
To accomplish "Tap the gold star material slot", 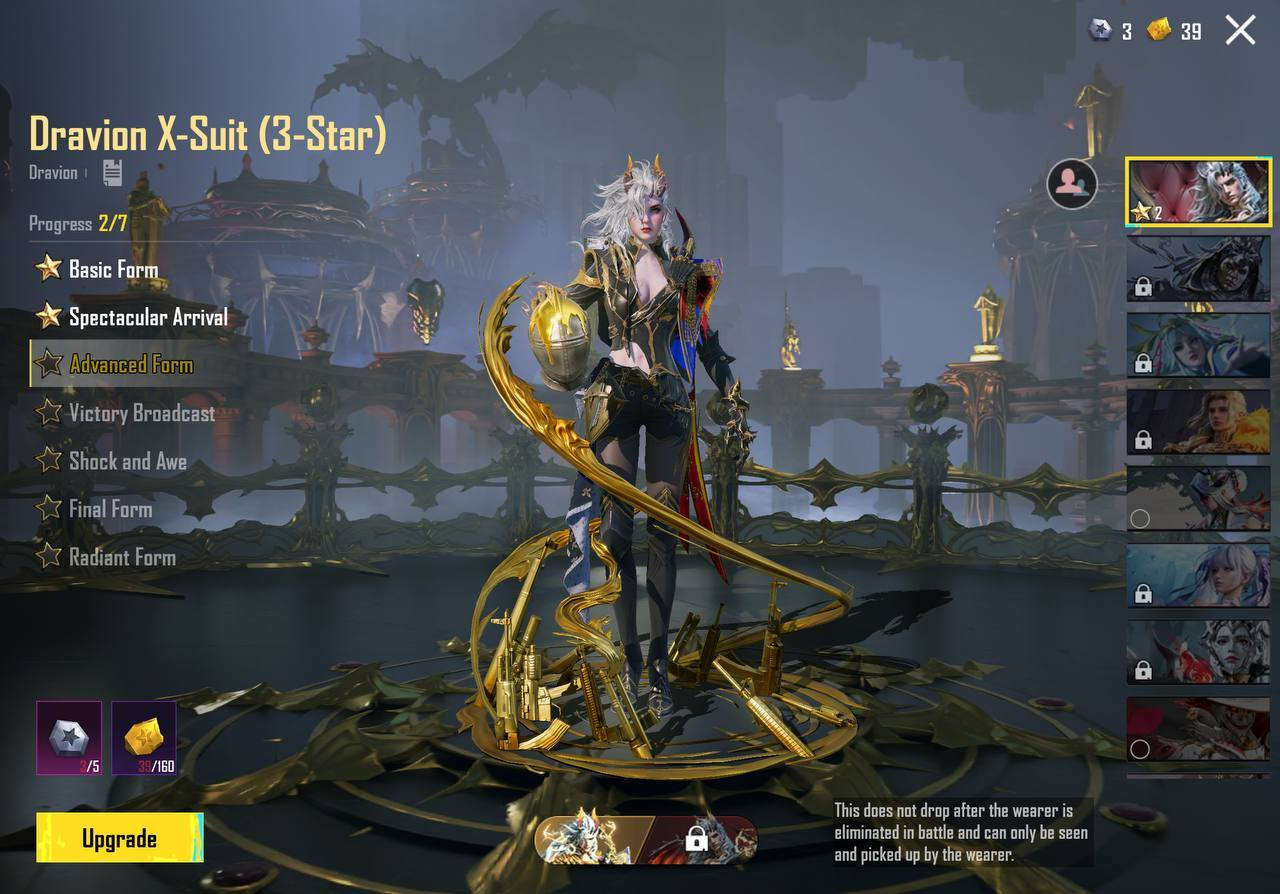I will pos(144,738).
